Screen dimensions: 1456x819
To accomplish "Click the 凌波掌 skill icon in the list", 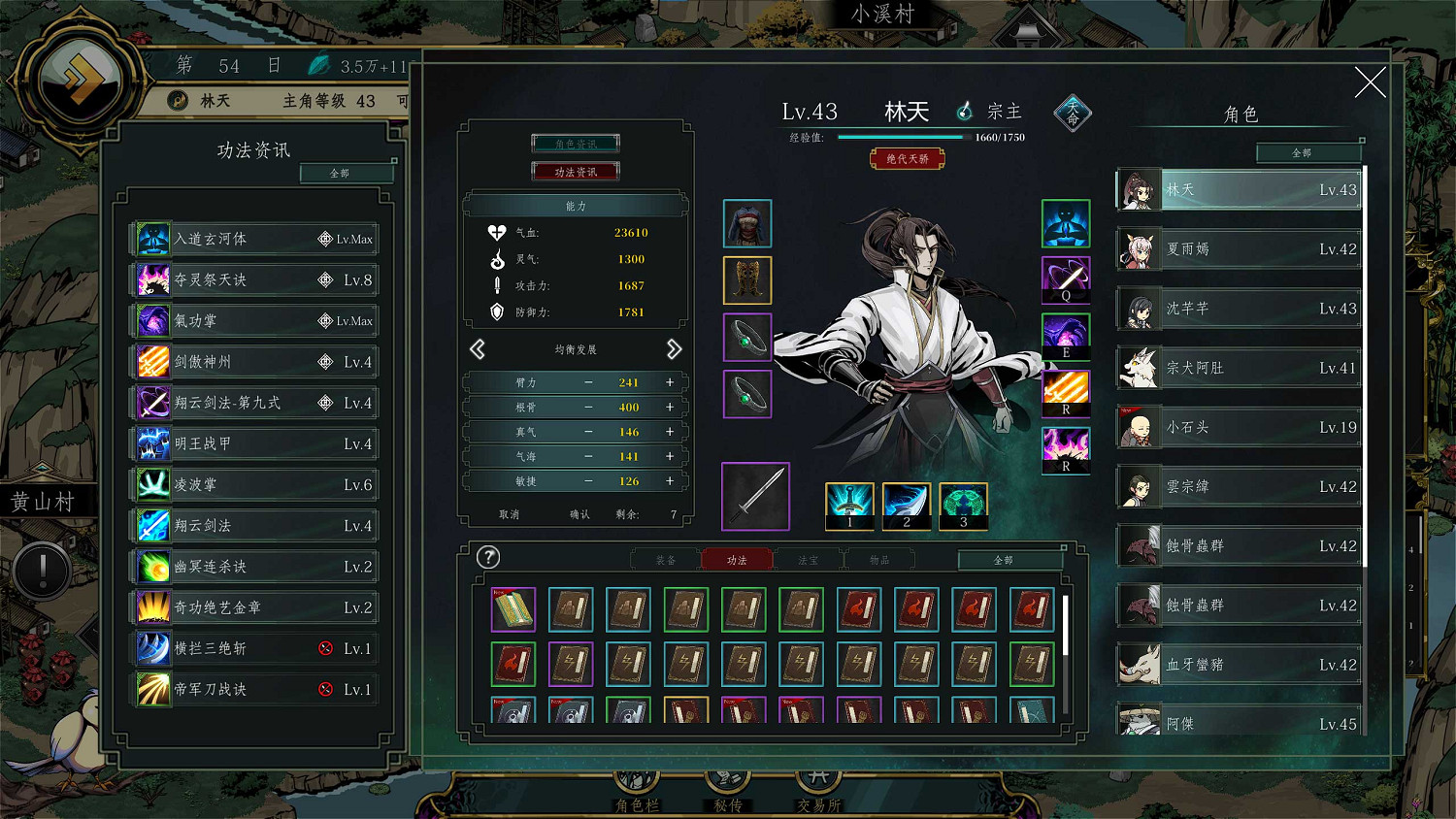I will coord(153,483).
